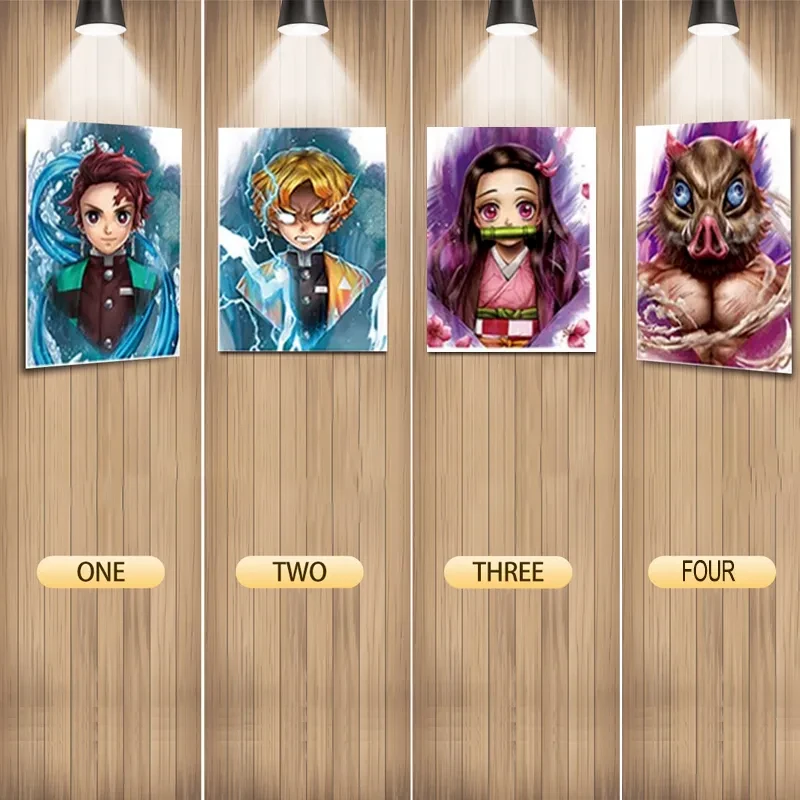Image resolution: width=800 pixels, height=800 pixels.
Task: Click the FOUR label button
Action: (x=711, y=572)
